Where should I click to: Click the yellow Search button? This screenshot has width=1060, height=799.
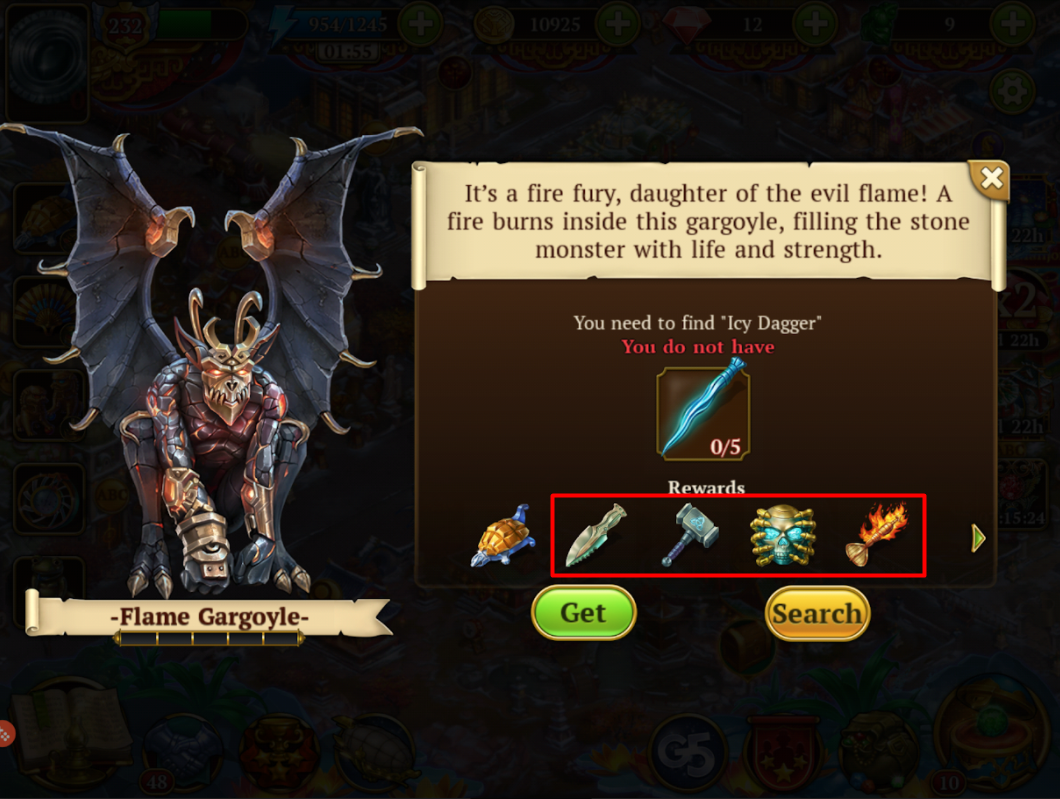coord(817,613)
